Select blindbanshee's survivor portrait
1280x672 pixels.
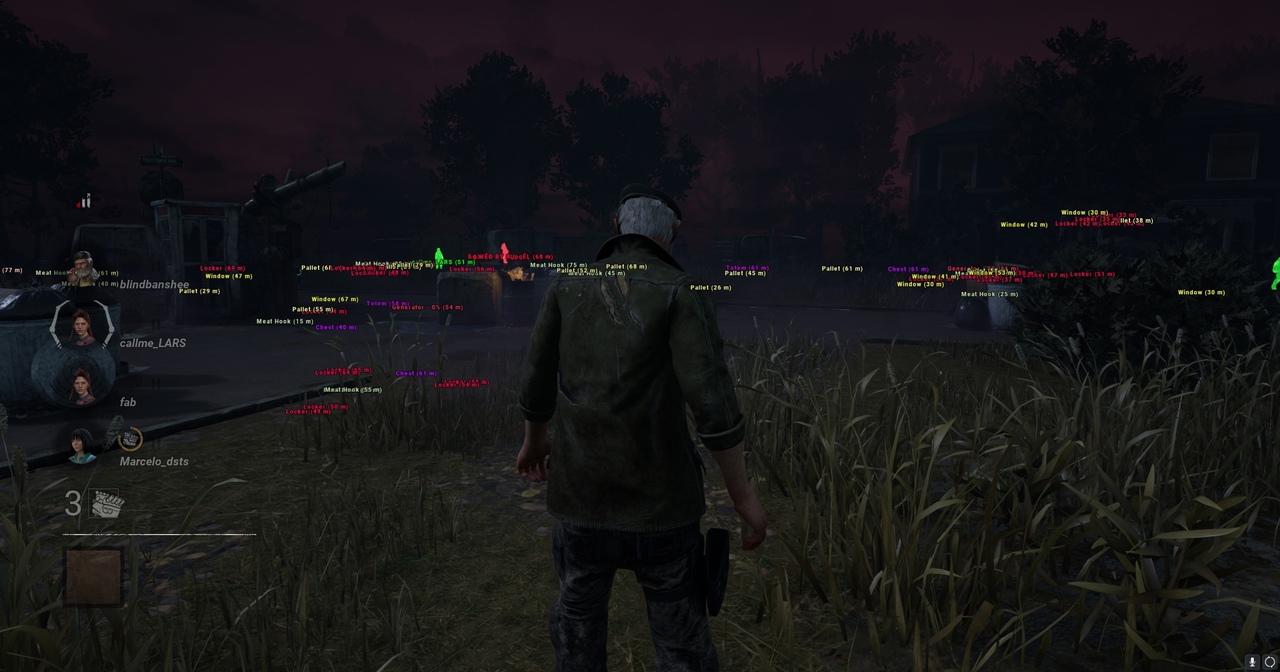coord(82,270)
